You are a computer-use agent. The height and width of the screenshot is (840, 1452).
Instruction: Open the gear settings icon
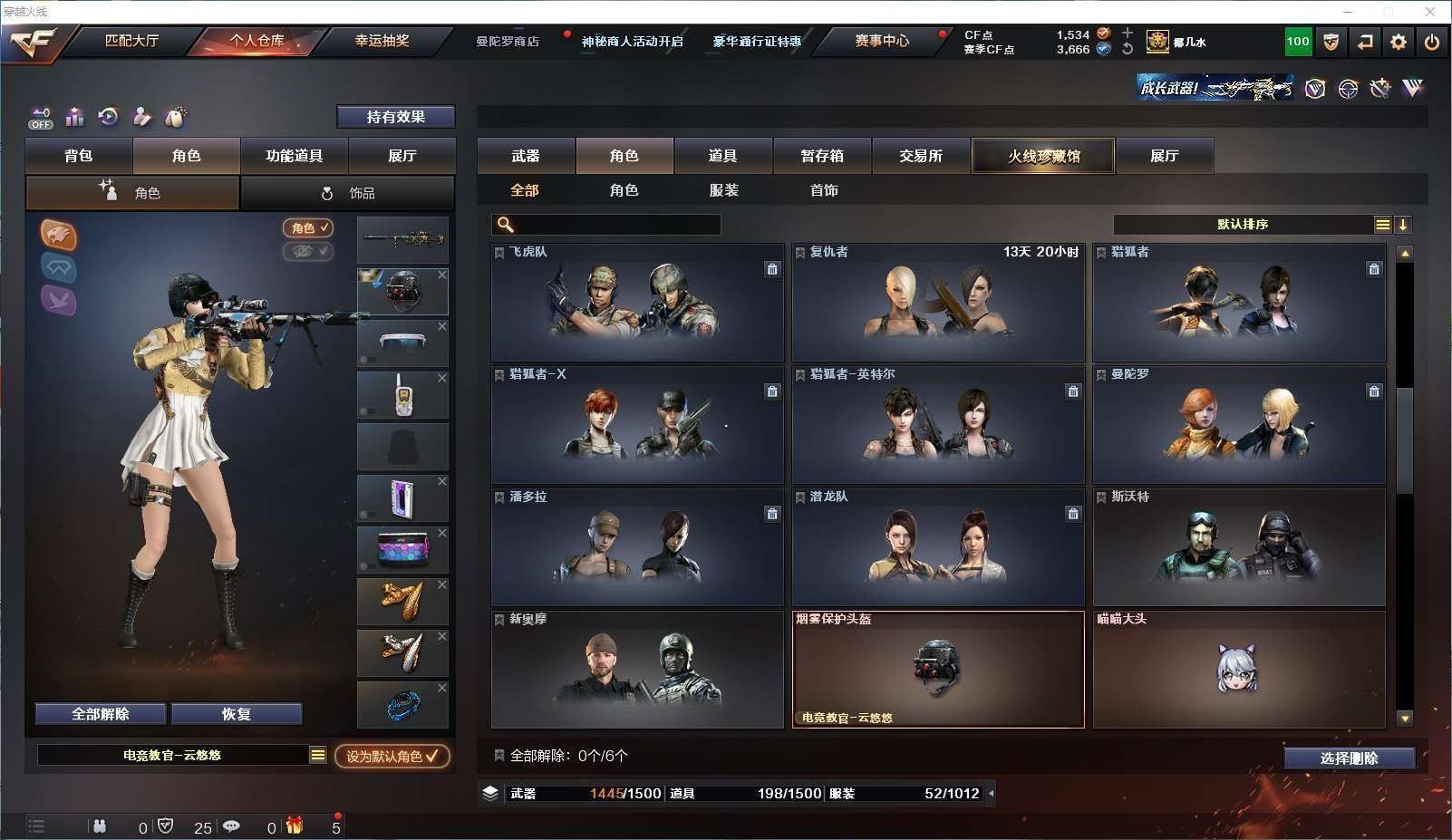(x=1399, y=42)
